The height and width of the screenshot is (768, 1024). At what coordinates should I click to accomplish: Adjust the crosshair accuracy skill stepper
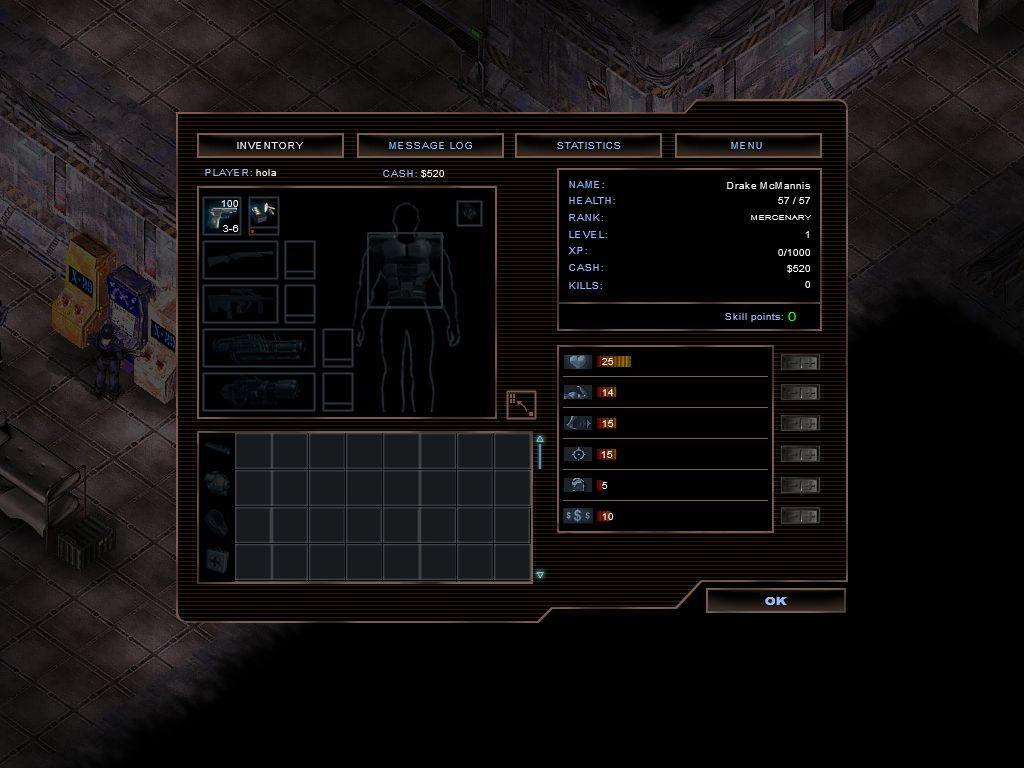(x=800, y=455)
